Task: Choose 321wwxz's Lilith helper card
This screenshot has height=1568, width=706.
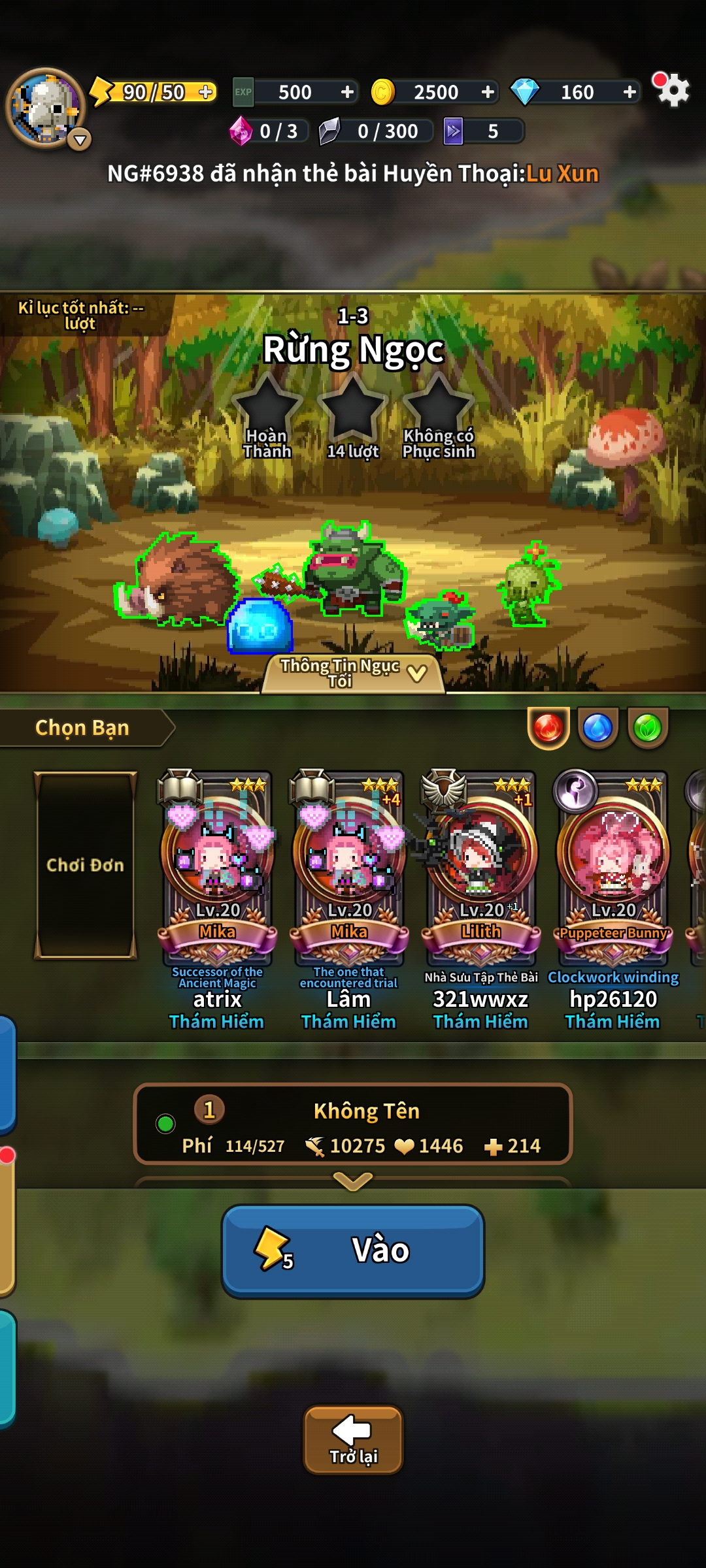Action: pos(481,869)
